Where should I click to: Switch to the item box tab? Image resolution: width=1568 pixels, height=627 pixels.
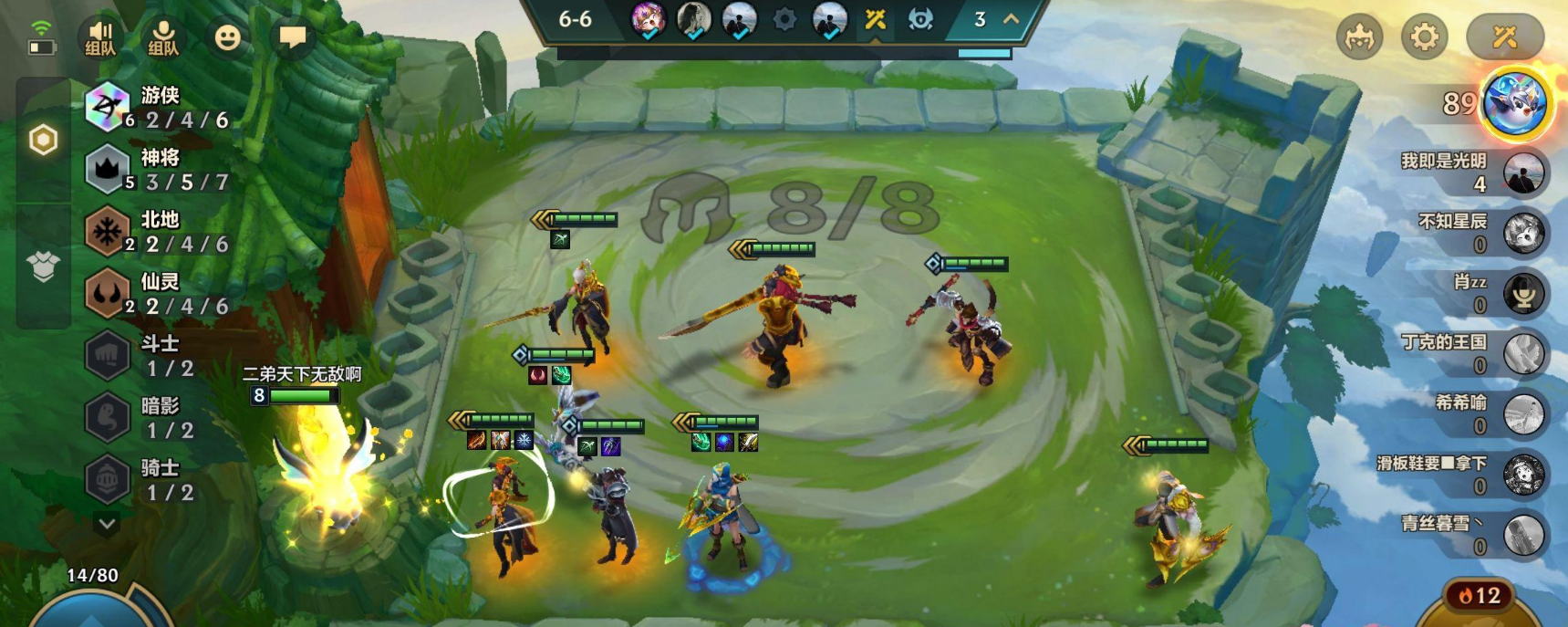point(43,266)
